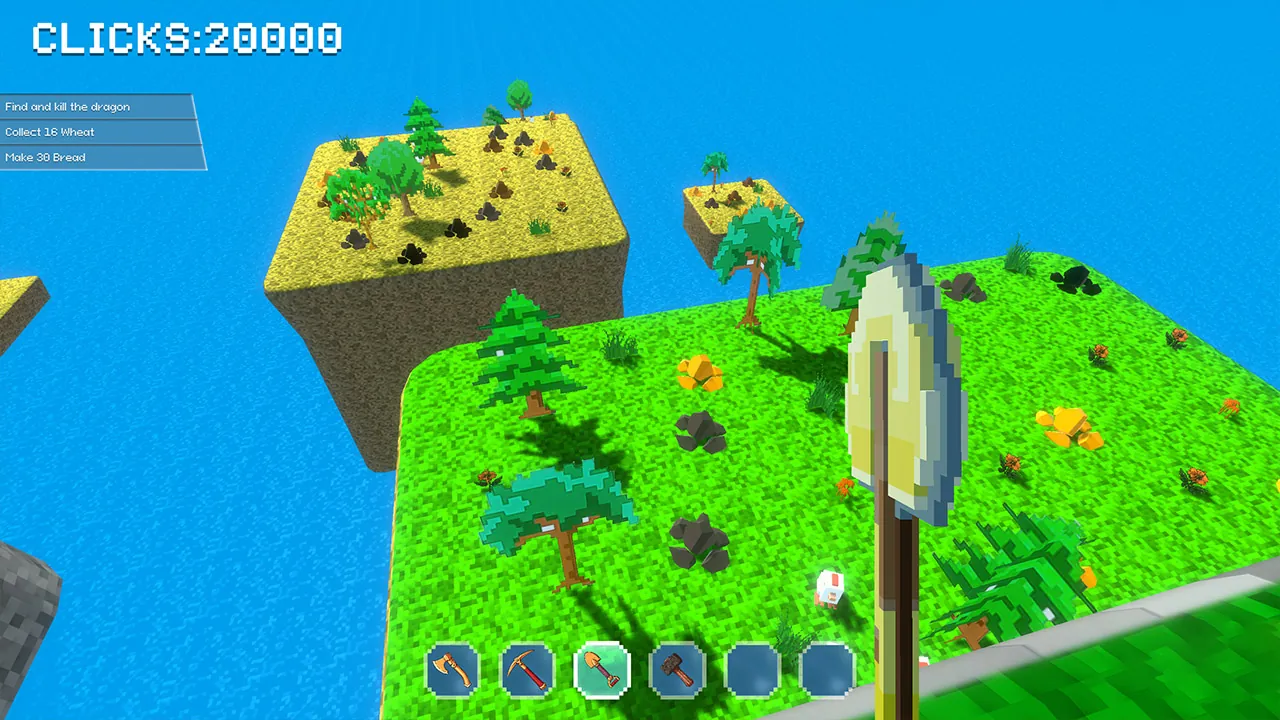The height and width of the screenshot is (720, 1280).
Task: Click the last empty hotbar slot
Action: click(827, 670)
